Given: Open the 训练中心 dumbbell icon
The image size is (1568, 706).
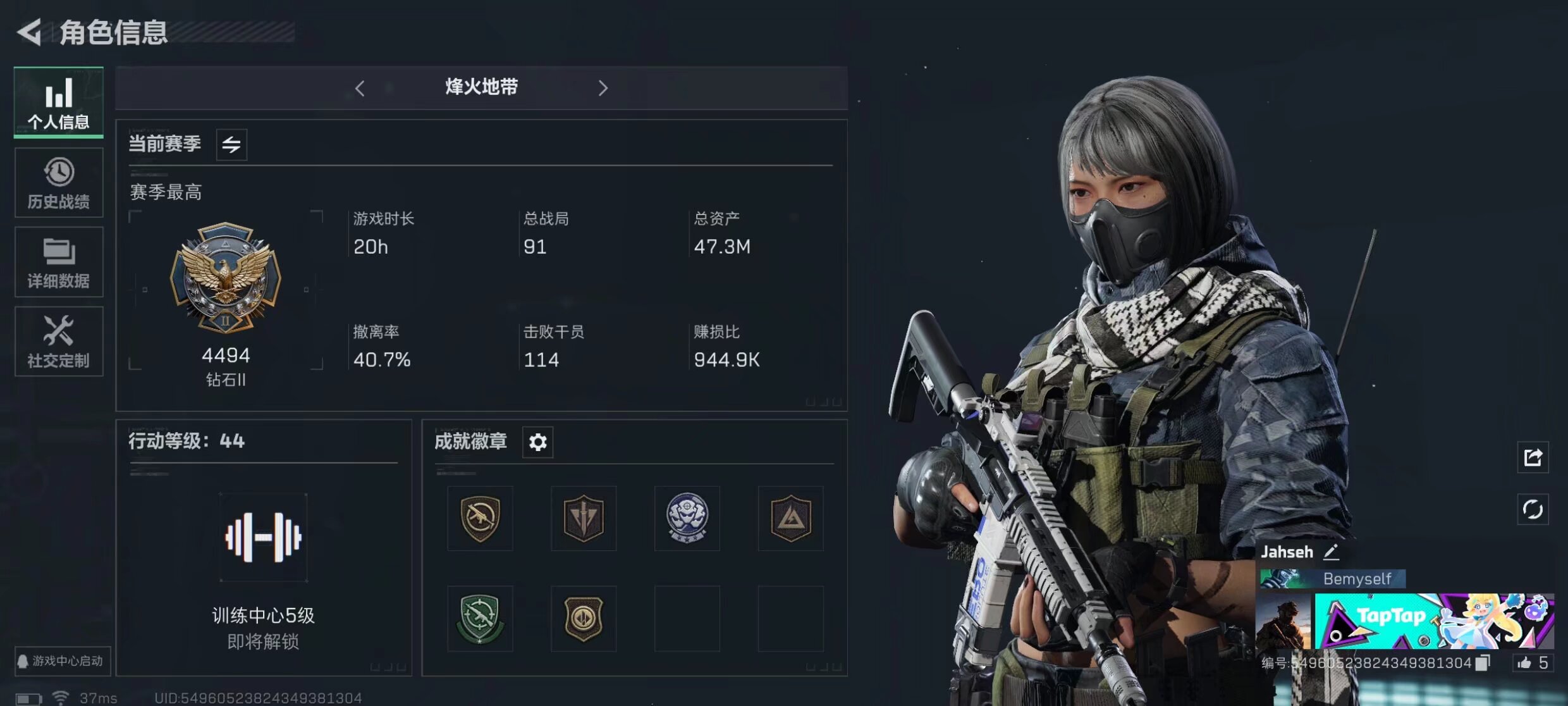Looking at the screenshot, I should (263, 538).
